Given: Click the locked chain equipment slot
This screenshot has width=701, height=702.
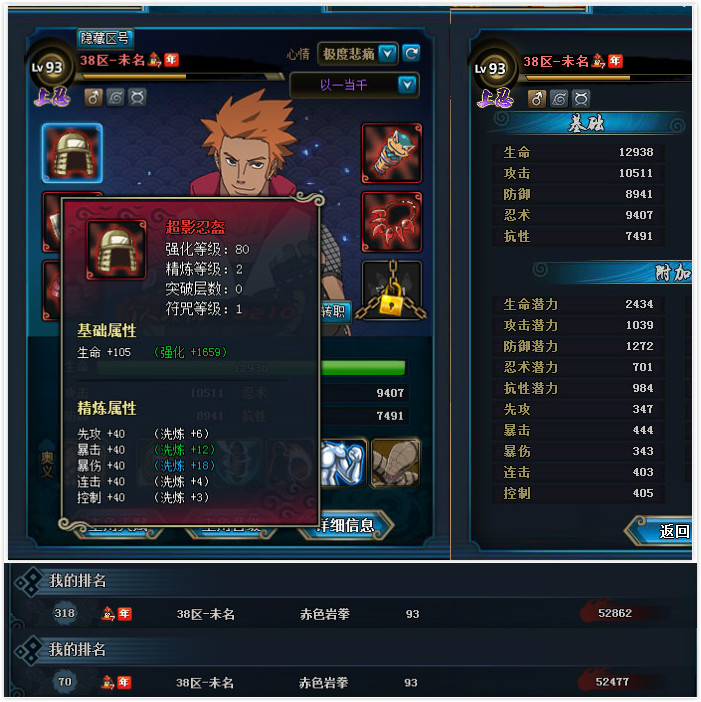Looking at the screenshot, I should 391,290.
